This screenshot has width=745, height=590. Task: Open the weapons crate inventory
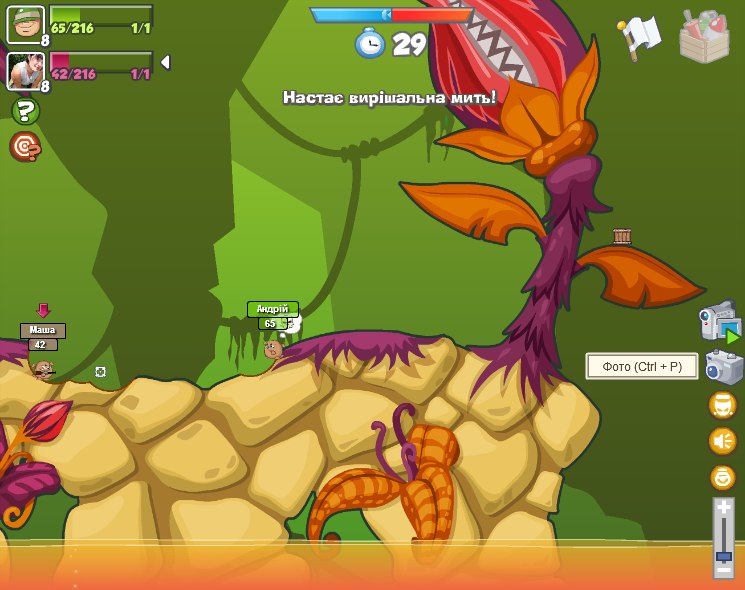pos(704,37)
